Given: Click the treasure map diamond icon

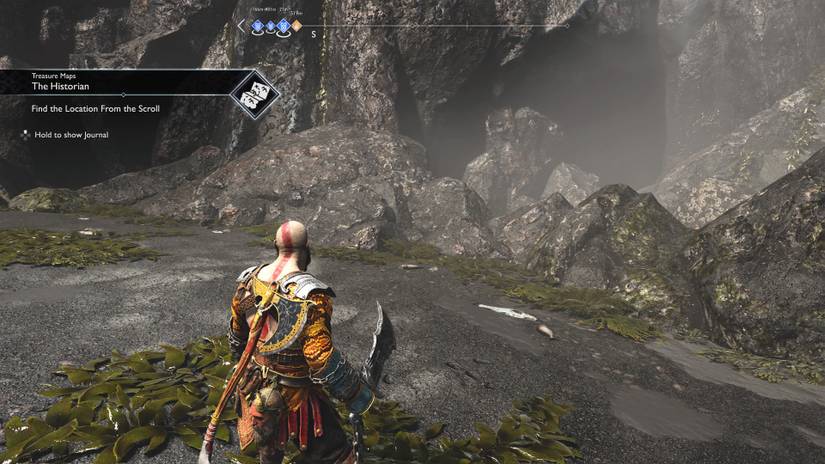Looking at the screenshot, I should coord(254,93).
